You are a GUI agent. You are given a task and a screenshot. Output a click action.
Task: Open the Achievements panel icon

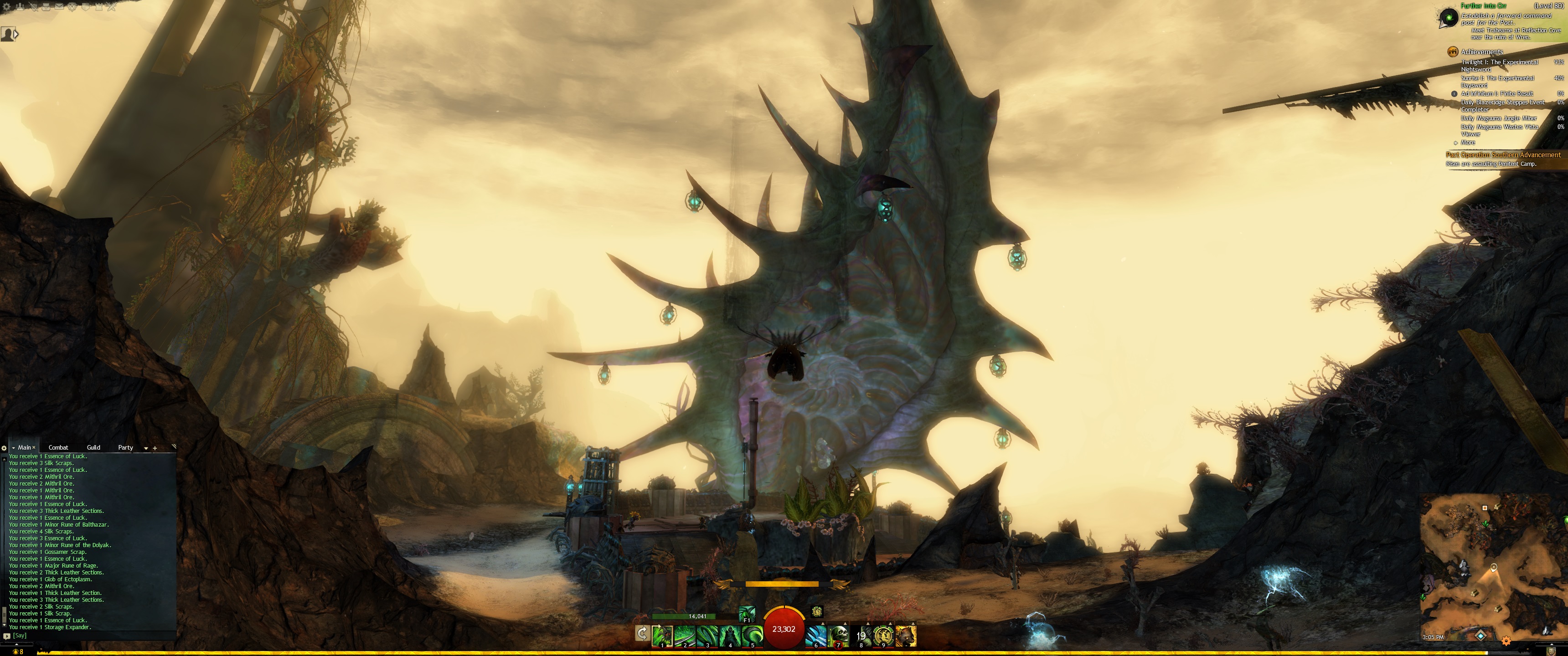[1452, 52]
